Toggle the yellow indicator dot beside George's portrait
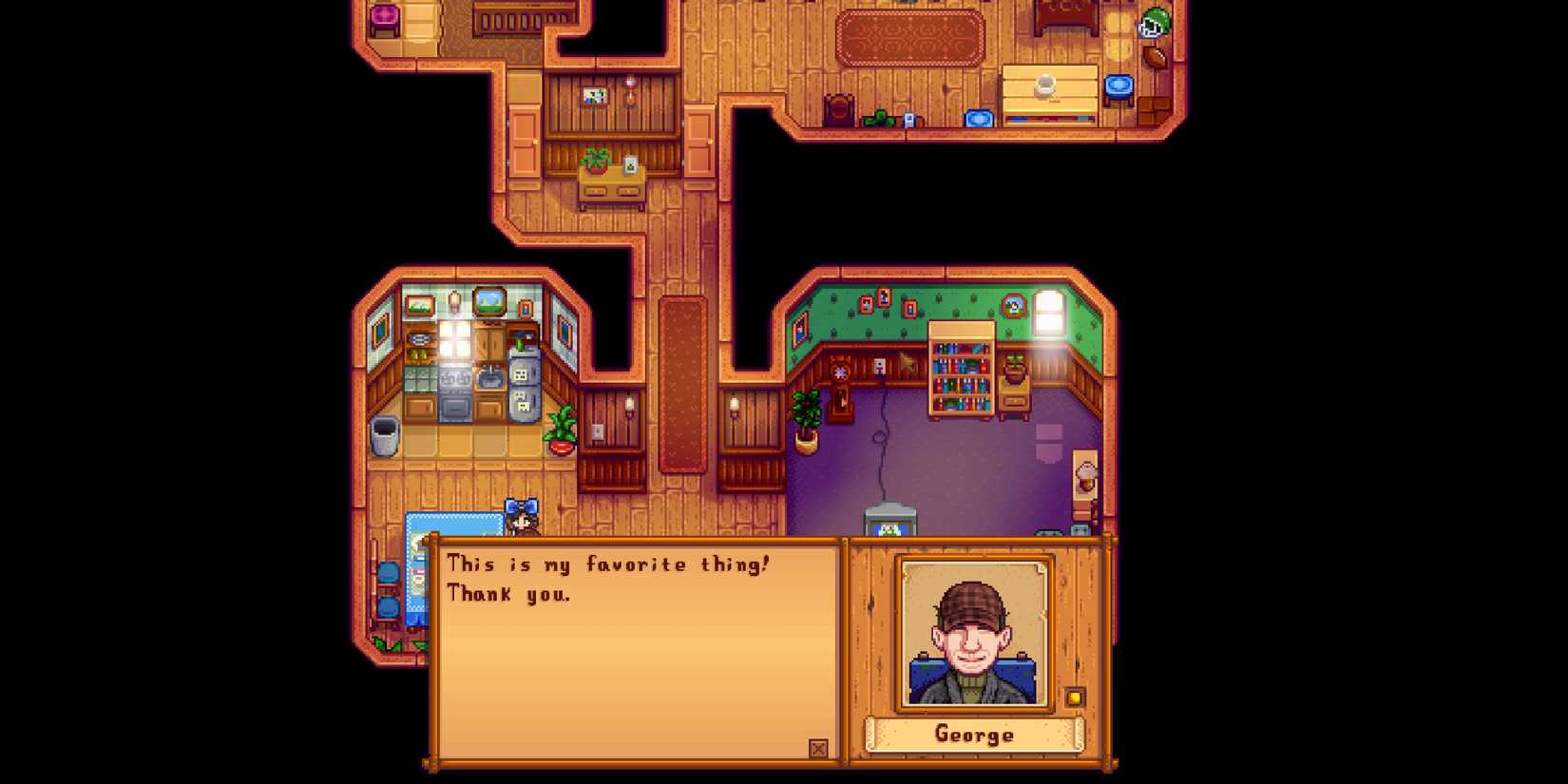This screenshot has width=1568, height=784. point(1074,697)
